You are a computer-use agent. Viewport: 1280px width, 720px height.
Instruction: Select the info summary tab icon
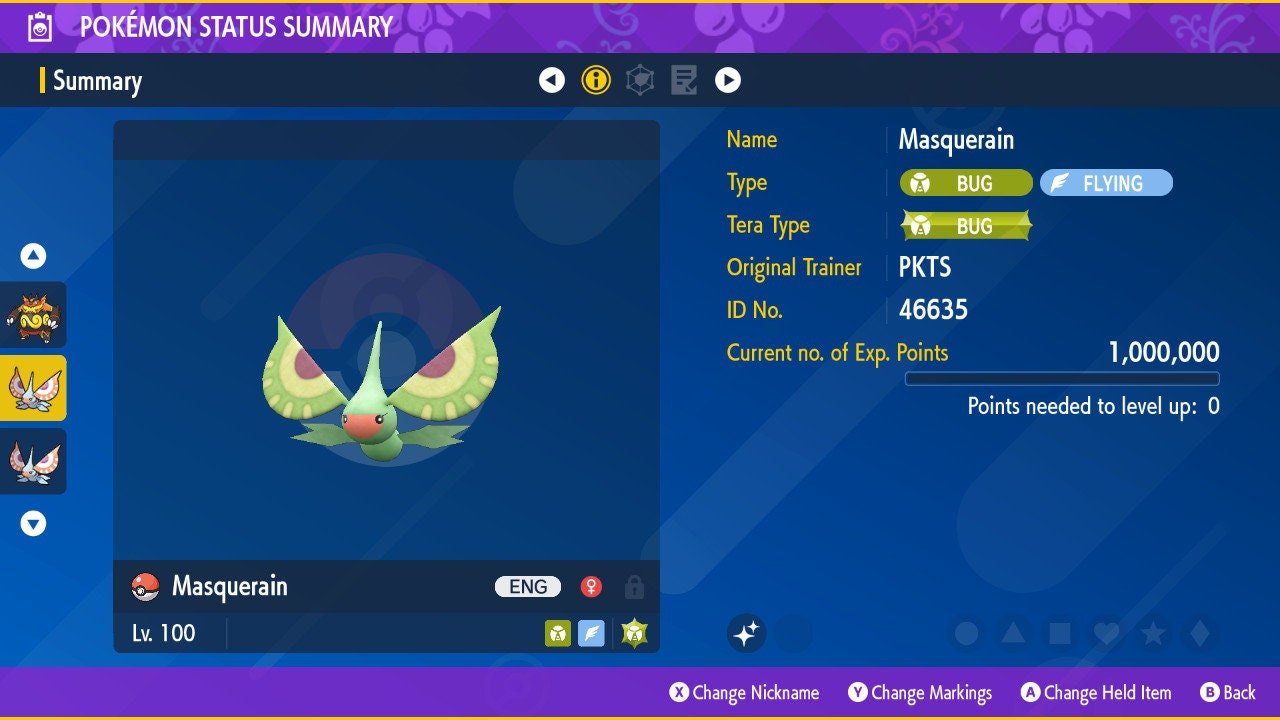tap(596, 80)
